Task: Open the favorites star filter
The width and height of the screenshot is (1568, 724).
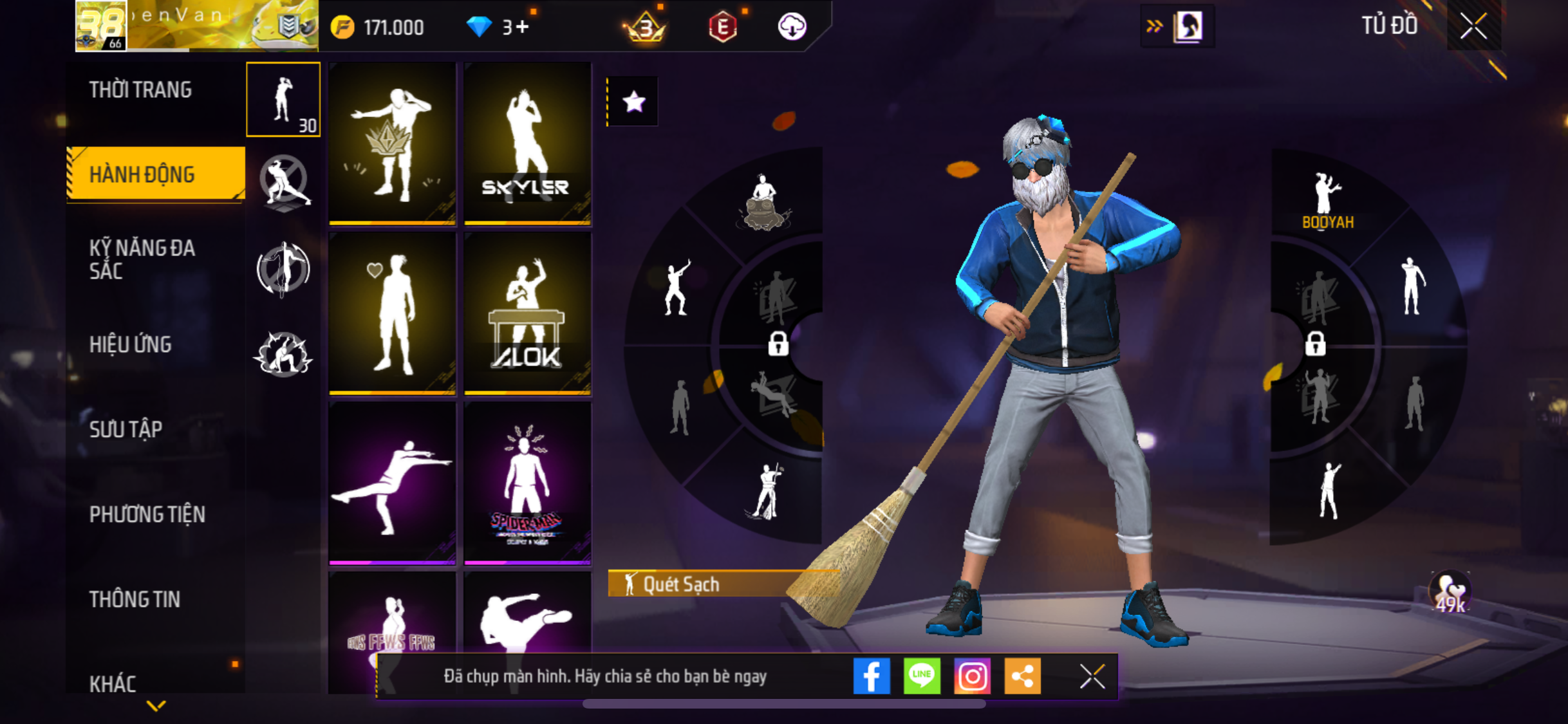Action: click(633, 102)
